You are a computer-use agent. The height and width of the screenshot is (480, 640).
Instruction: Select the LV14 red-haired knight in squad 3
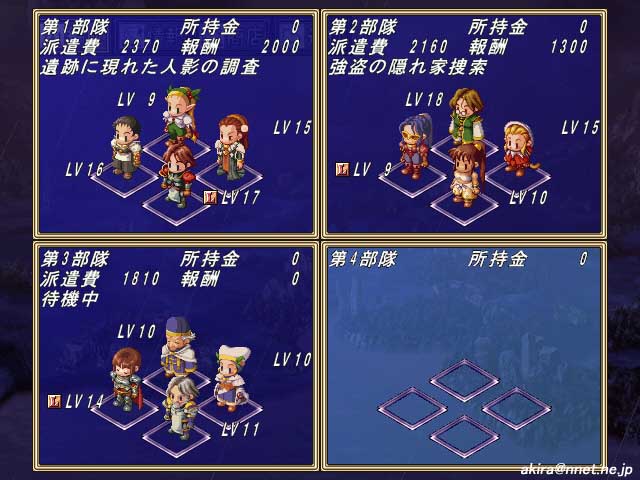124,377
